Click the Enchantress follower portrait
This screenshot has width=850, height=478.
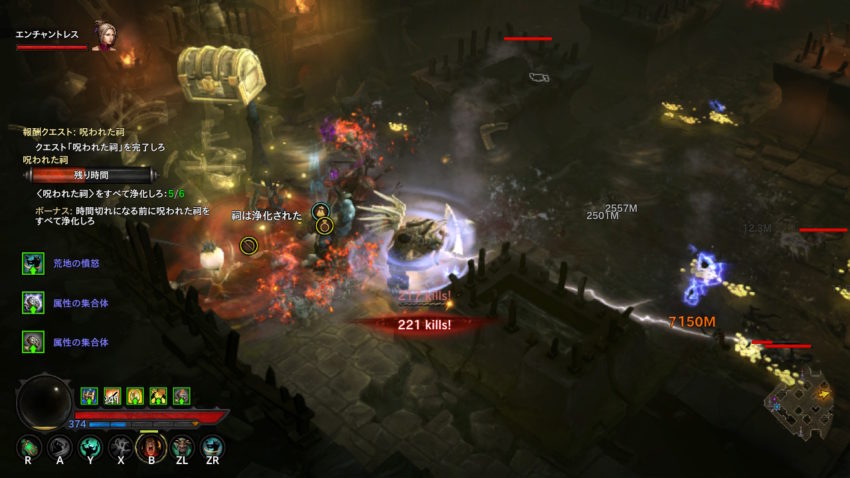pos(103,36)
